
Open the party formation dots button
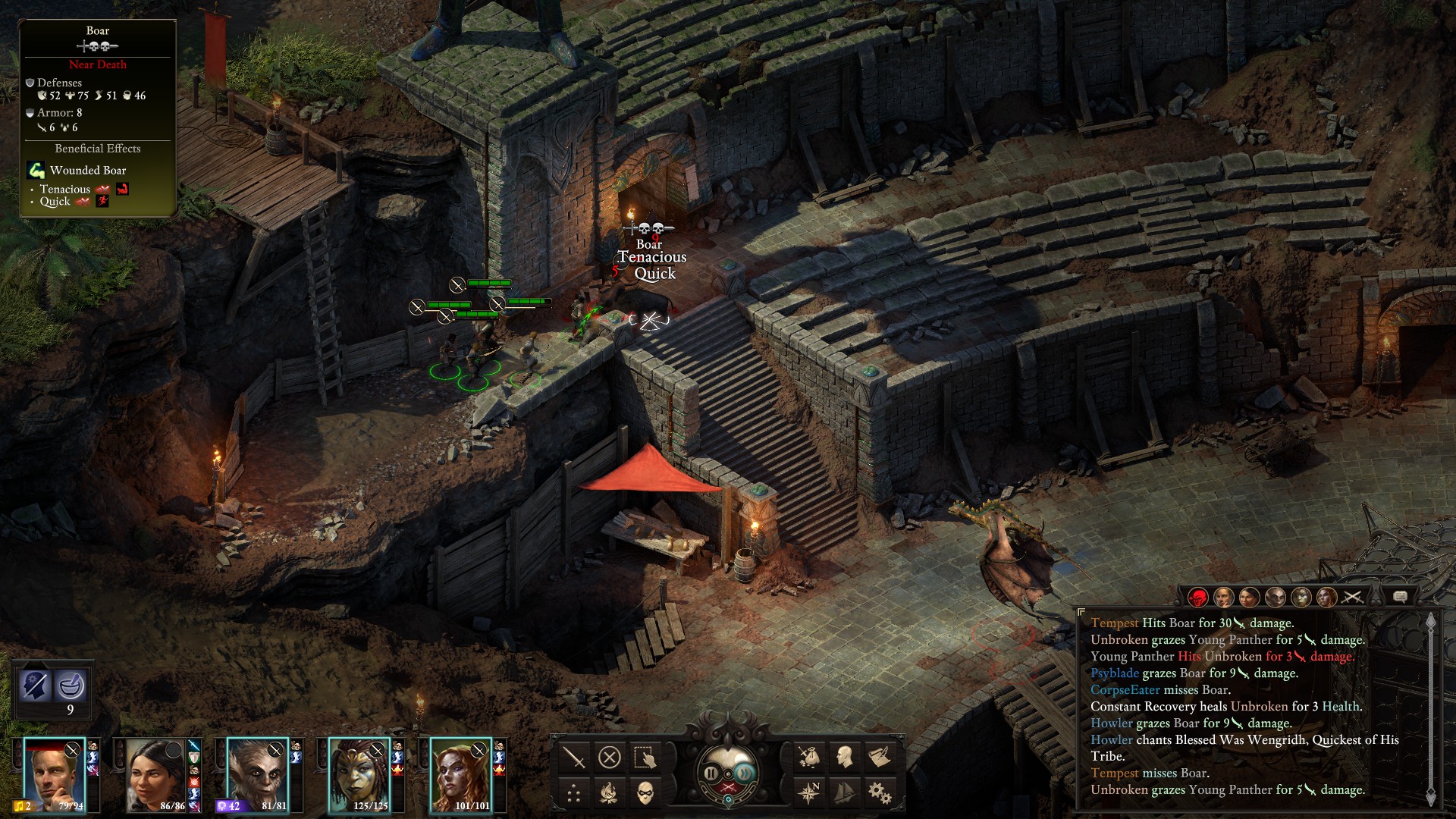574,793
